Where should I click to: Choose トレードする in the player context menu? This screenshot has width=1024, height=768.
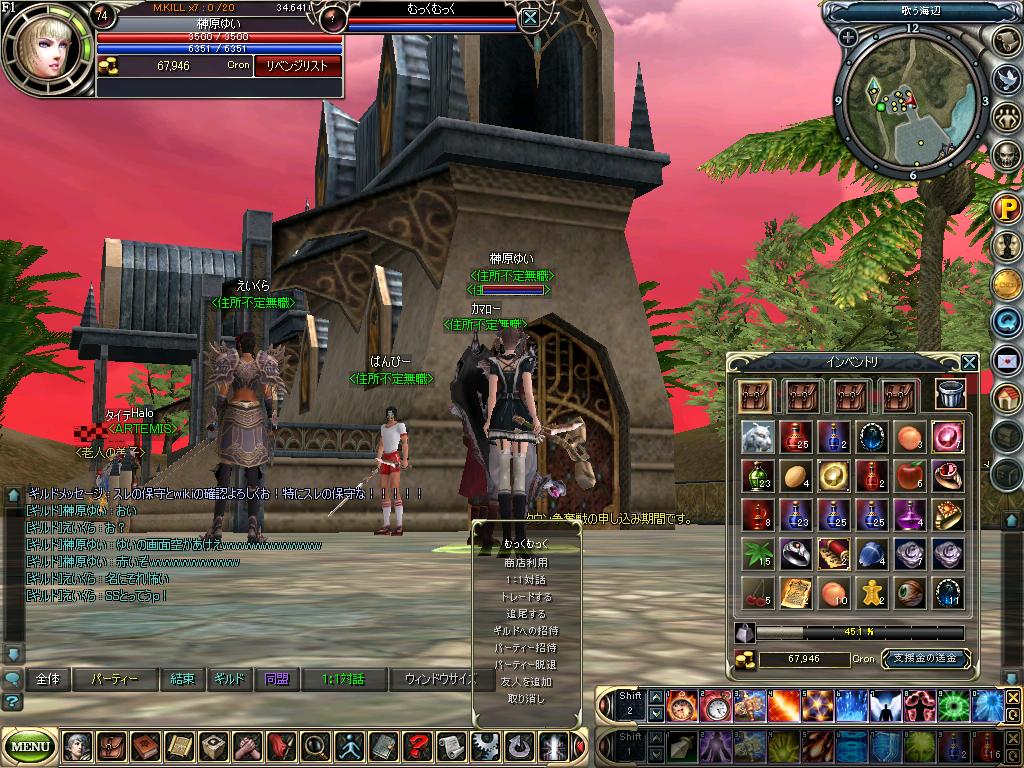[526, 597]
